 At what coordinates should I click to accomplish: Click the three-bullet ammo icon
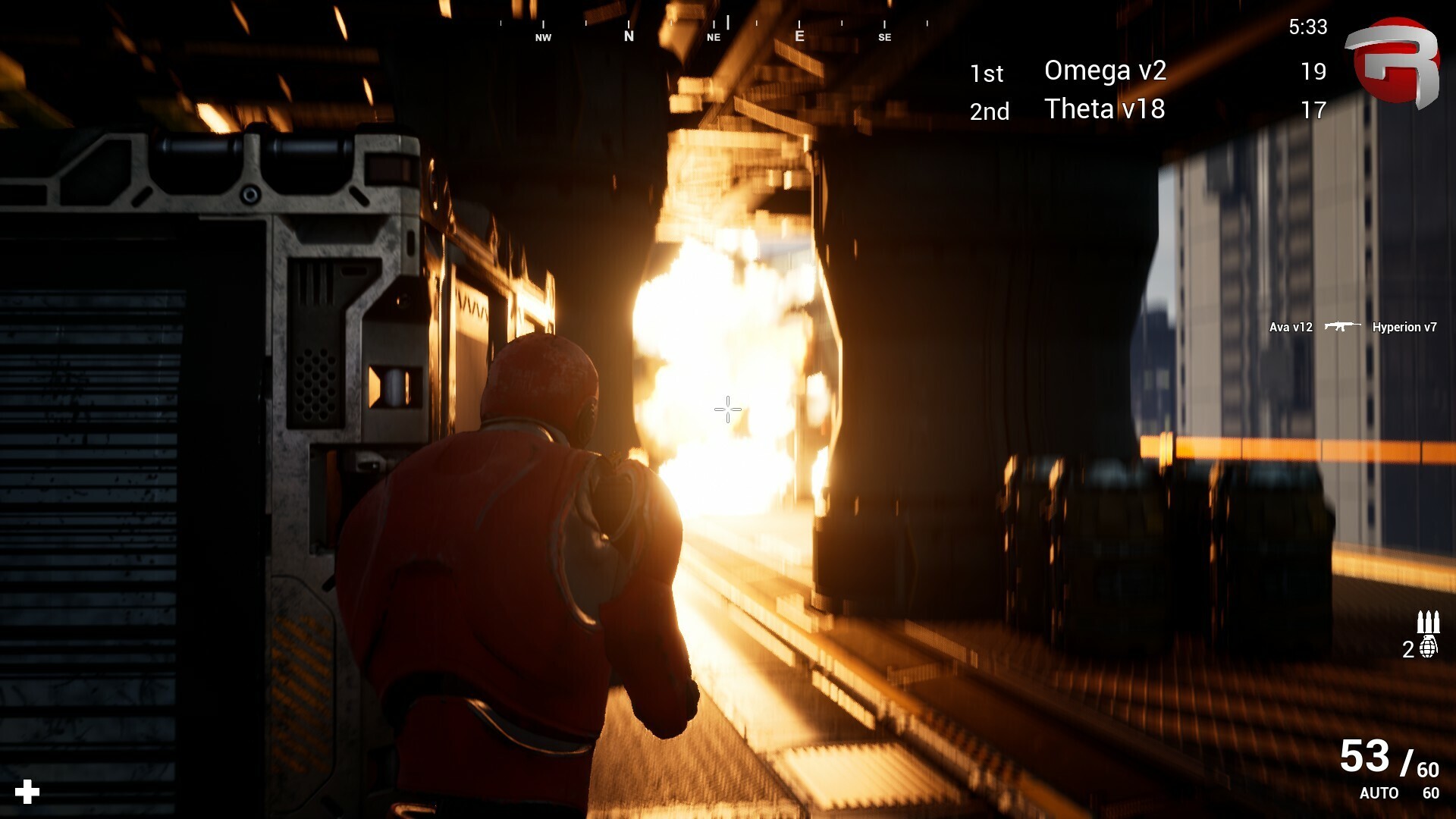1428,622
